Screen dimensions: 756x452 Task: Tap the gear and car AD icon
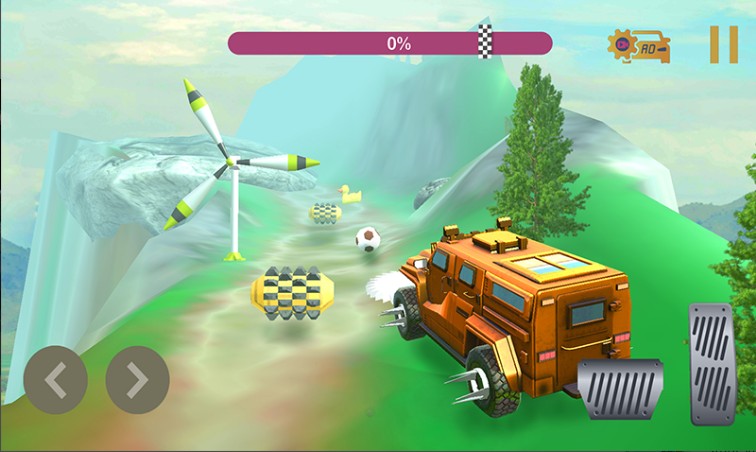coord(639,45)
